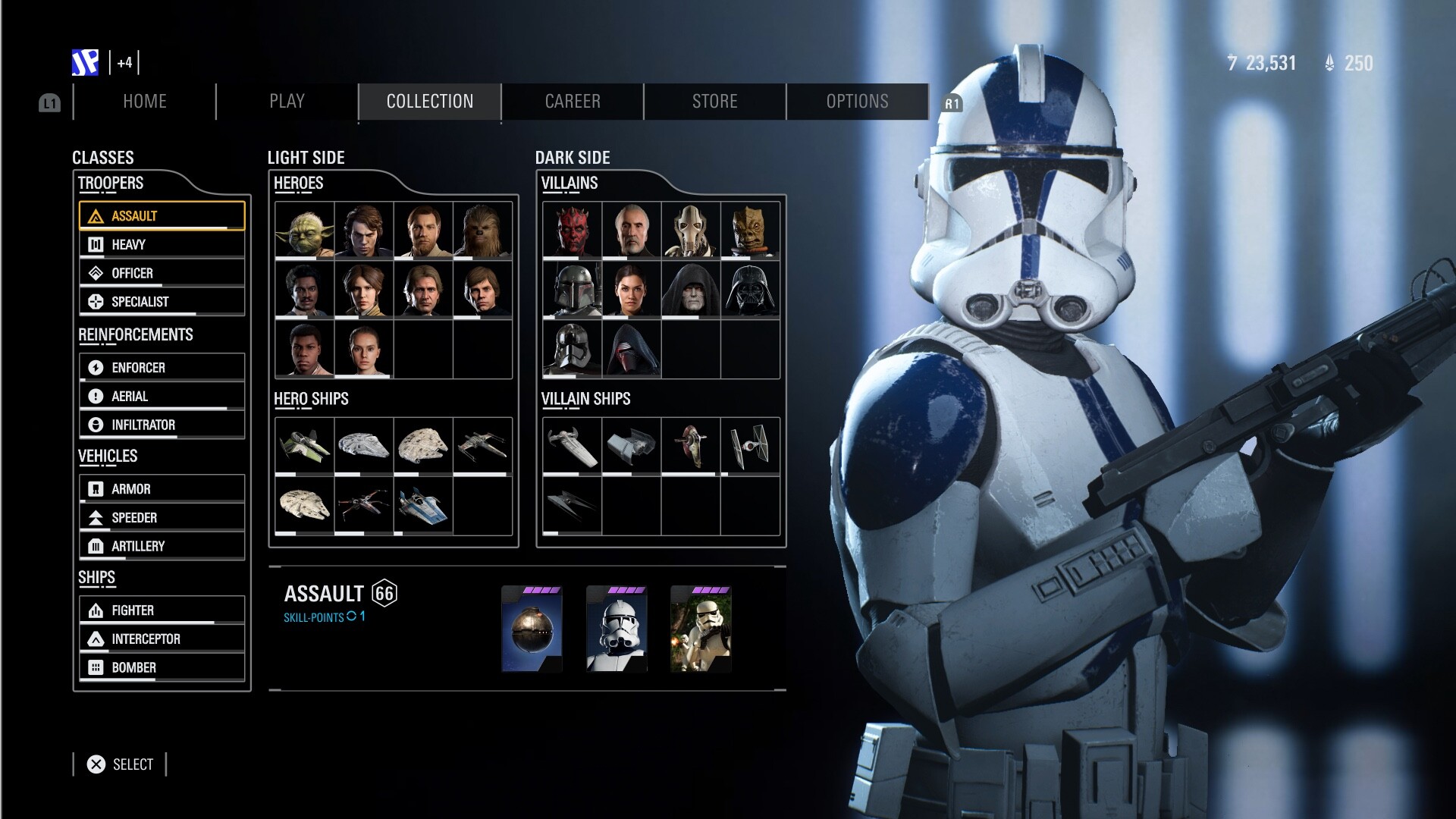Choose the Darth Vader villain portrait
1456x819 pixels.
click(750, 289)
